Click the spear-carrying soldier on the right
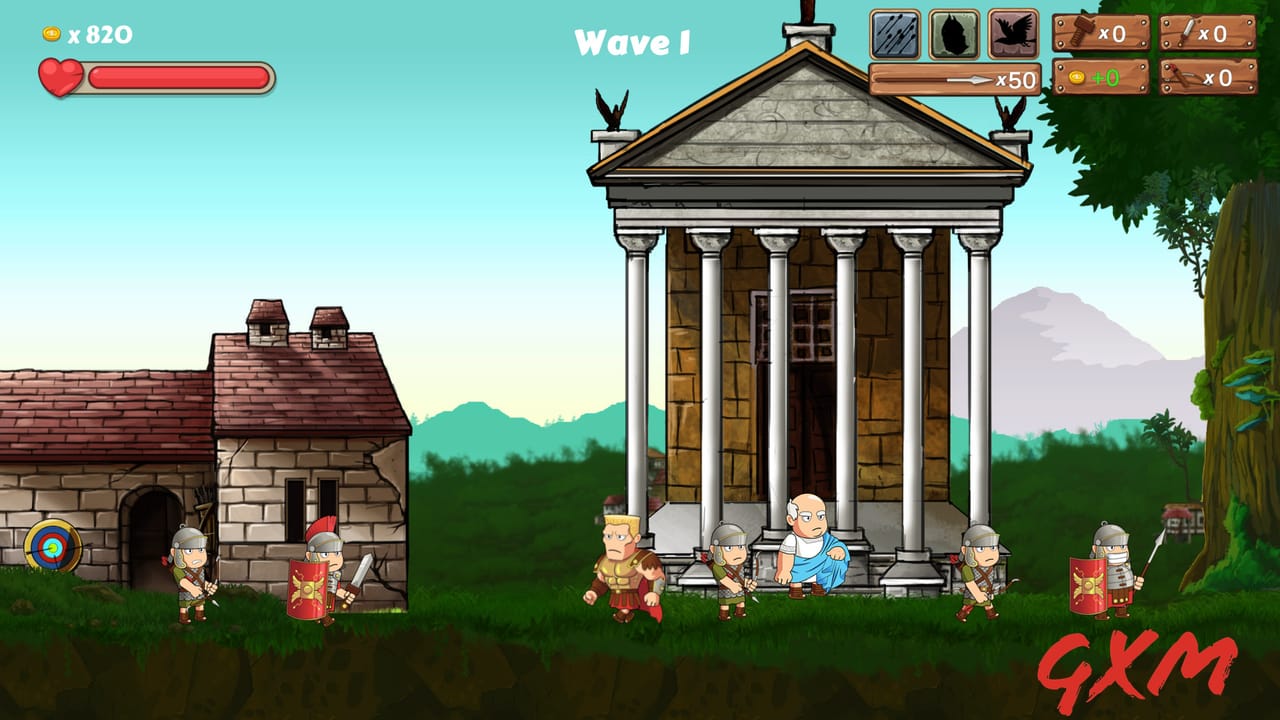This screenshot has height=720, width=1280. coord(1113,575)
